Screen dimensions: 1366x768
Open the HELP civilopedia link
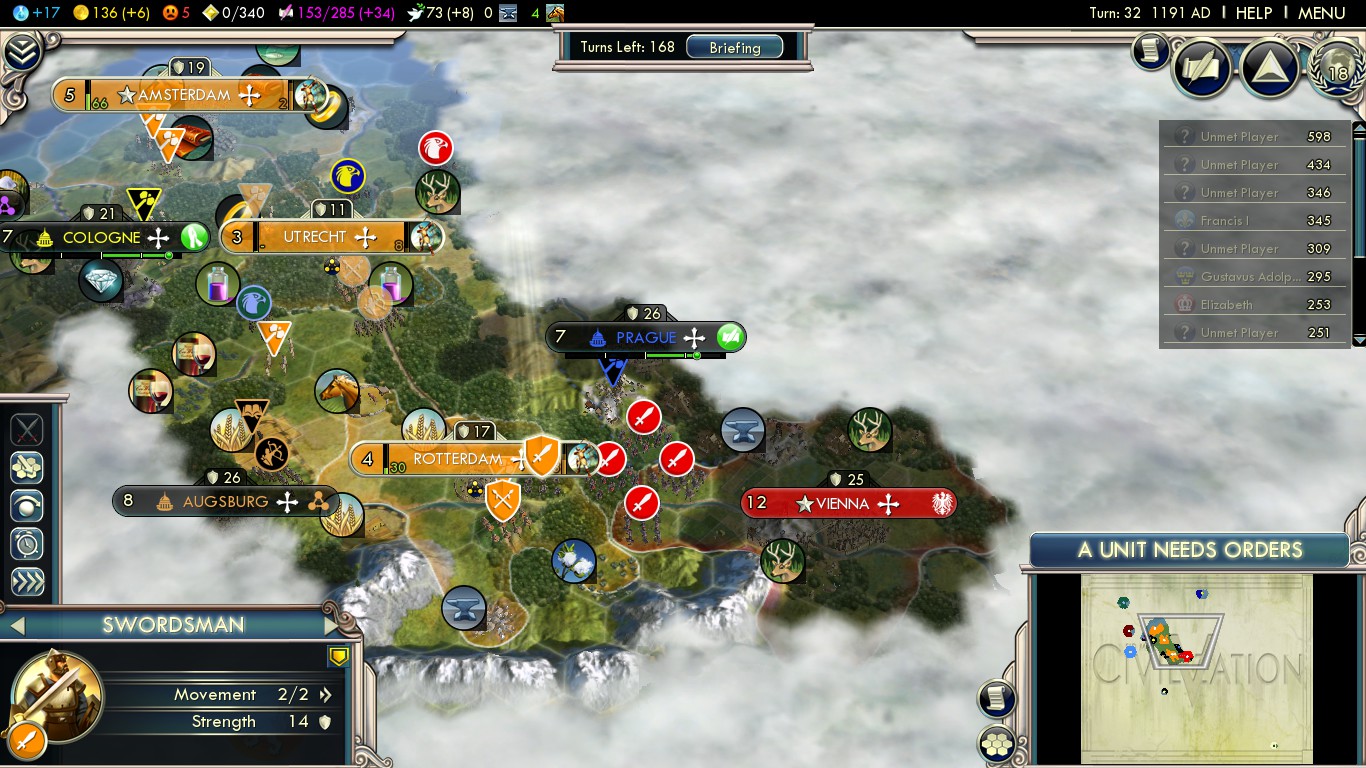pos(1253,13)
